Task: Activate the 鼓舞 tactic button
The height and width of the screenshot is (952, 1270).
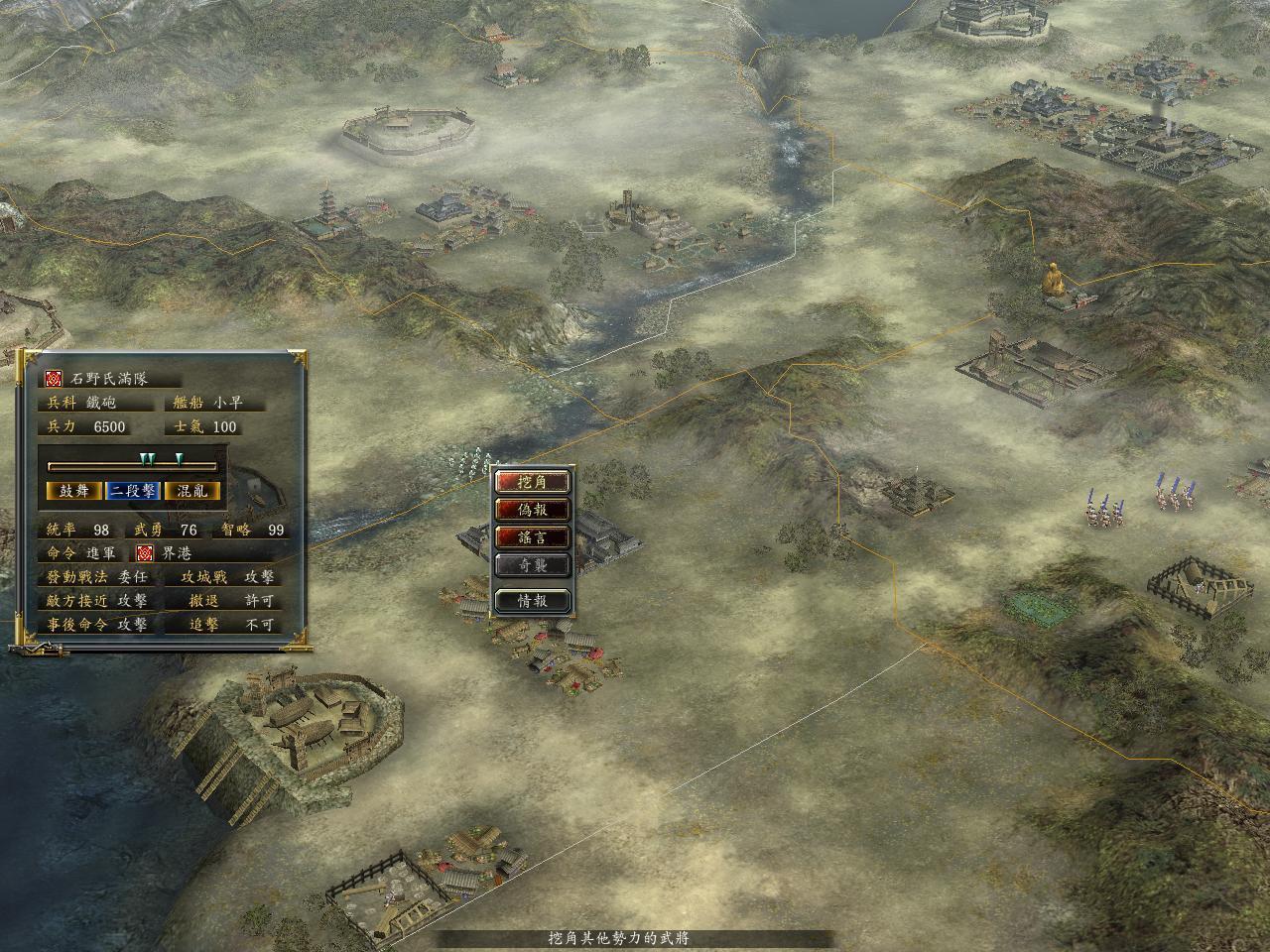Action: [x=73, y=491]
